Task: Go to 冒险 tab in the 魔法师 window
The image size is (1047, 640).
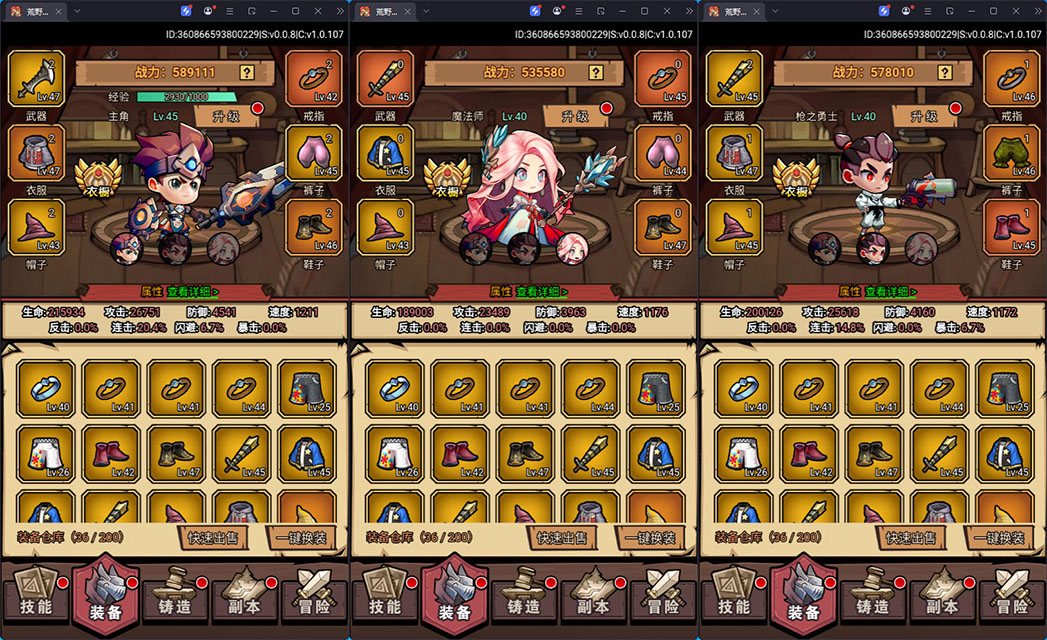Action: 664,597
